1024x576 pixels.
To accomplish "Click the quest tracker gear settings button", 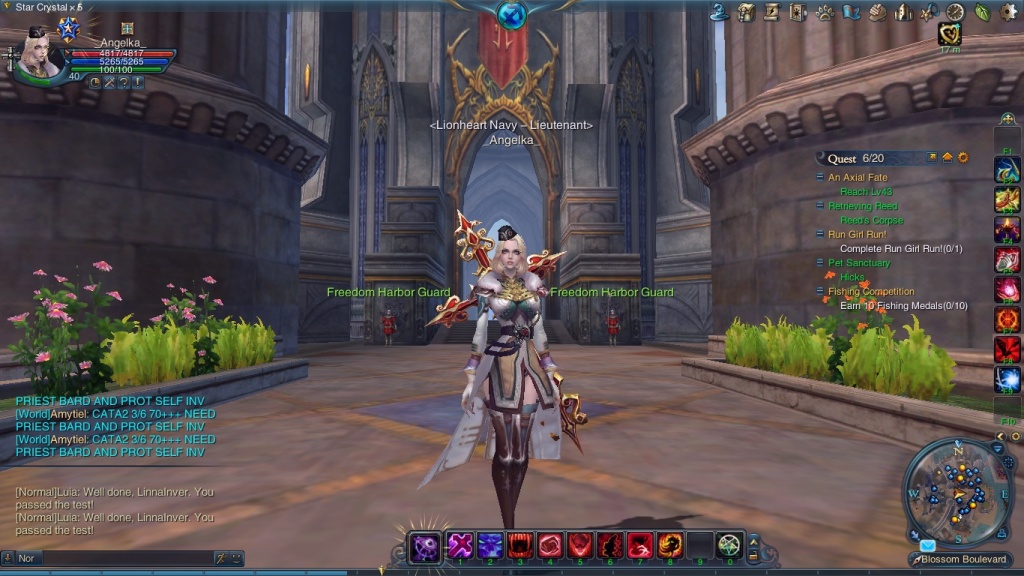I will pyautogui.click(x=963, y=158).
